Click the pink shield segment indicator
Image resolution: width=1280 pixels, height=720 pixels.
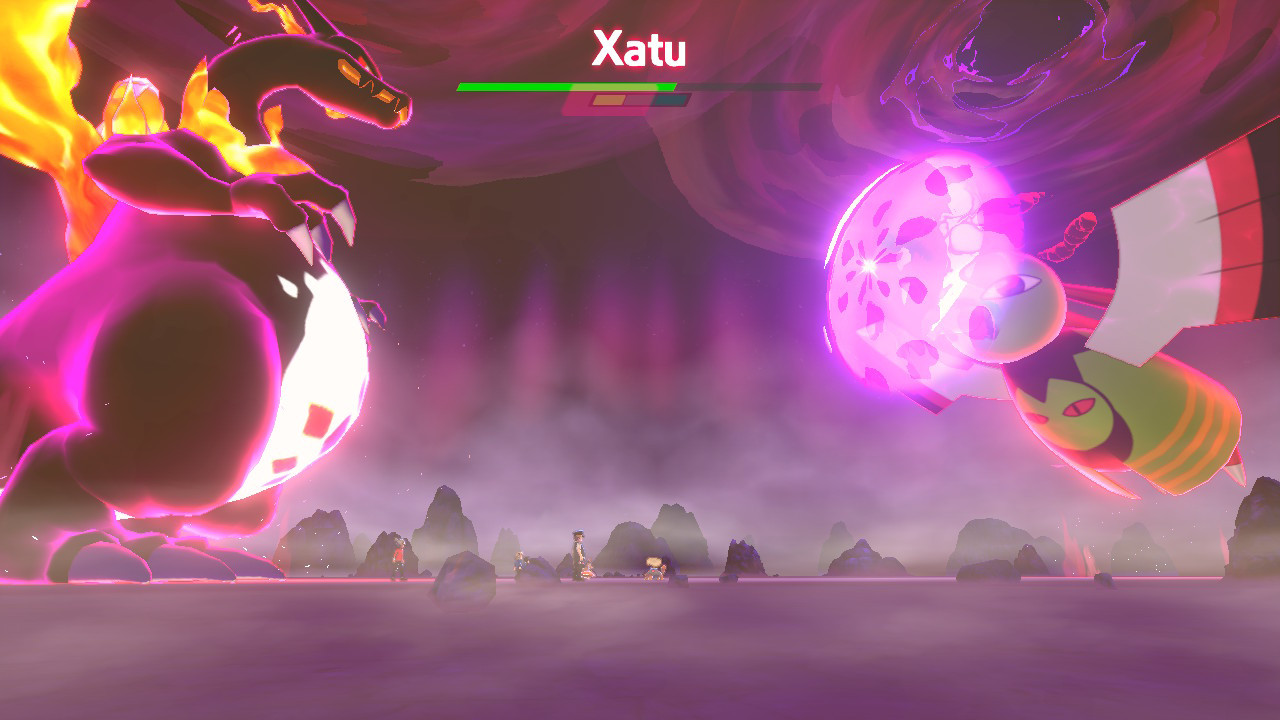[x=637, y=100]
